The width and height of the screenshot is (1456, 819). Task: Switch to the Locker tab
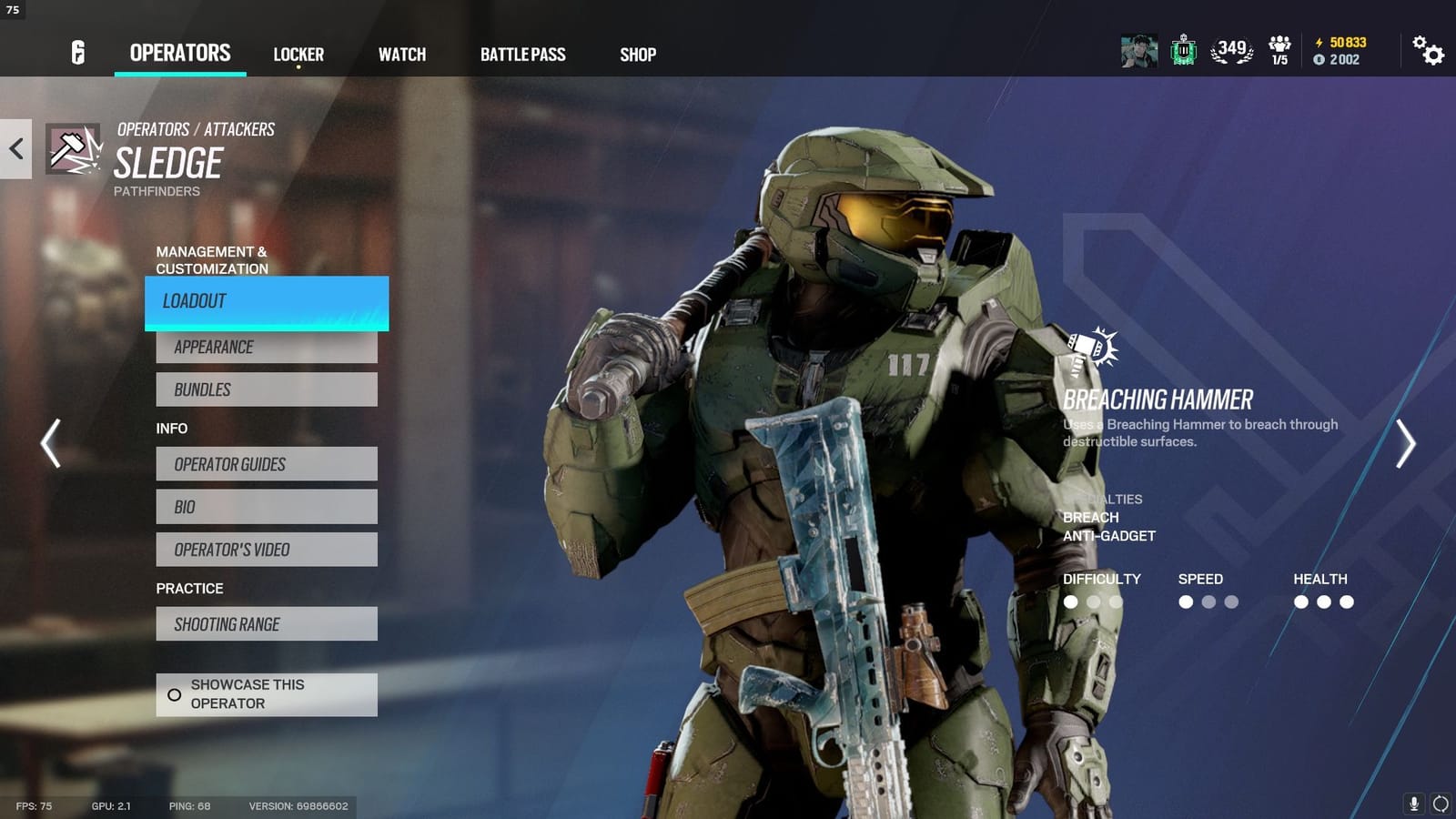297,55
